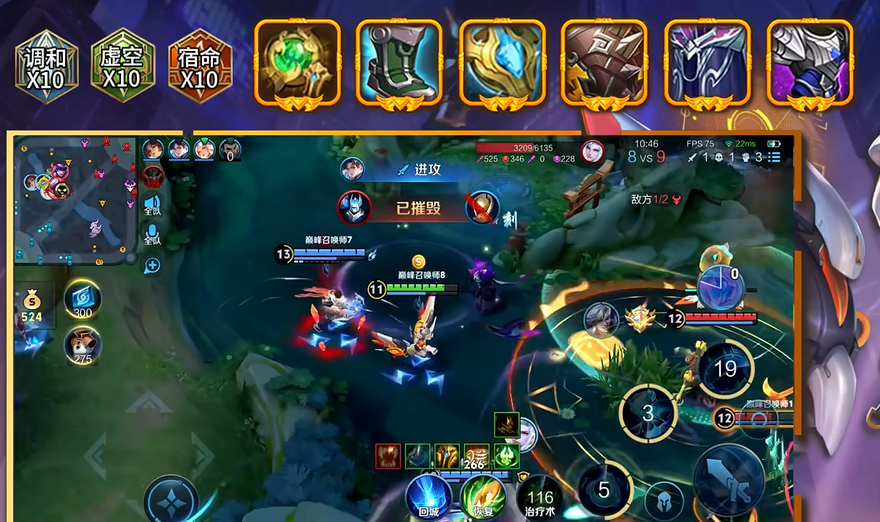
Task: Open the minimap in the corner
Action: click(x=74, y=200)
